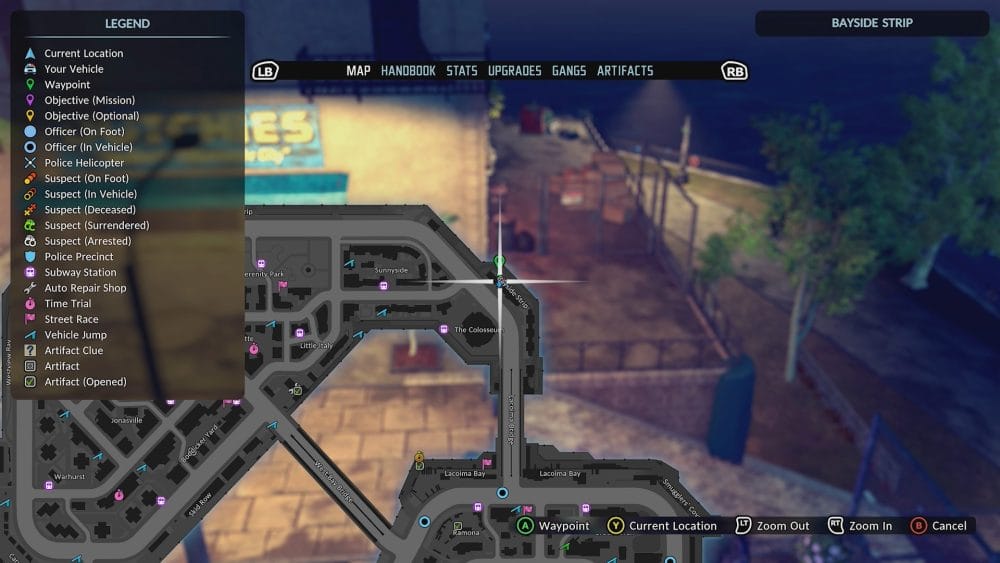The width and height of the screenshot is (1000, 563).
Task: Select the Map tab
Action: coord(358,71)
